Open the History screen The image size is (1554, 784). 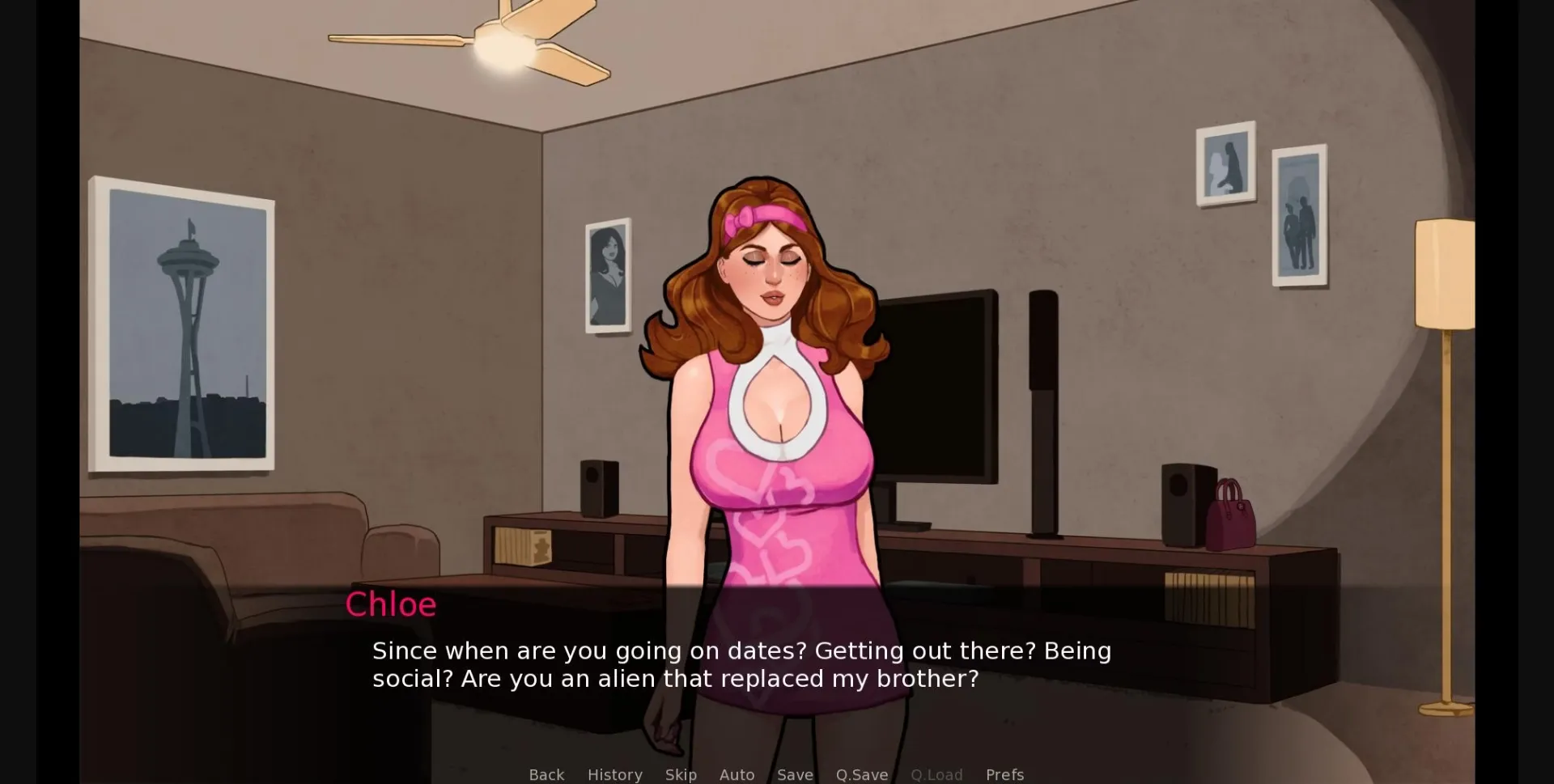point(614,774)
